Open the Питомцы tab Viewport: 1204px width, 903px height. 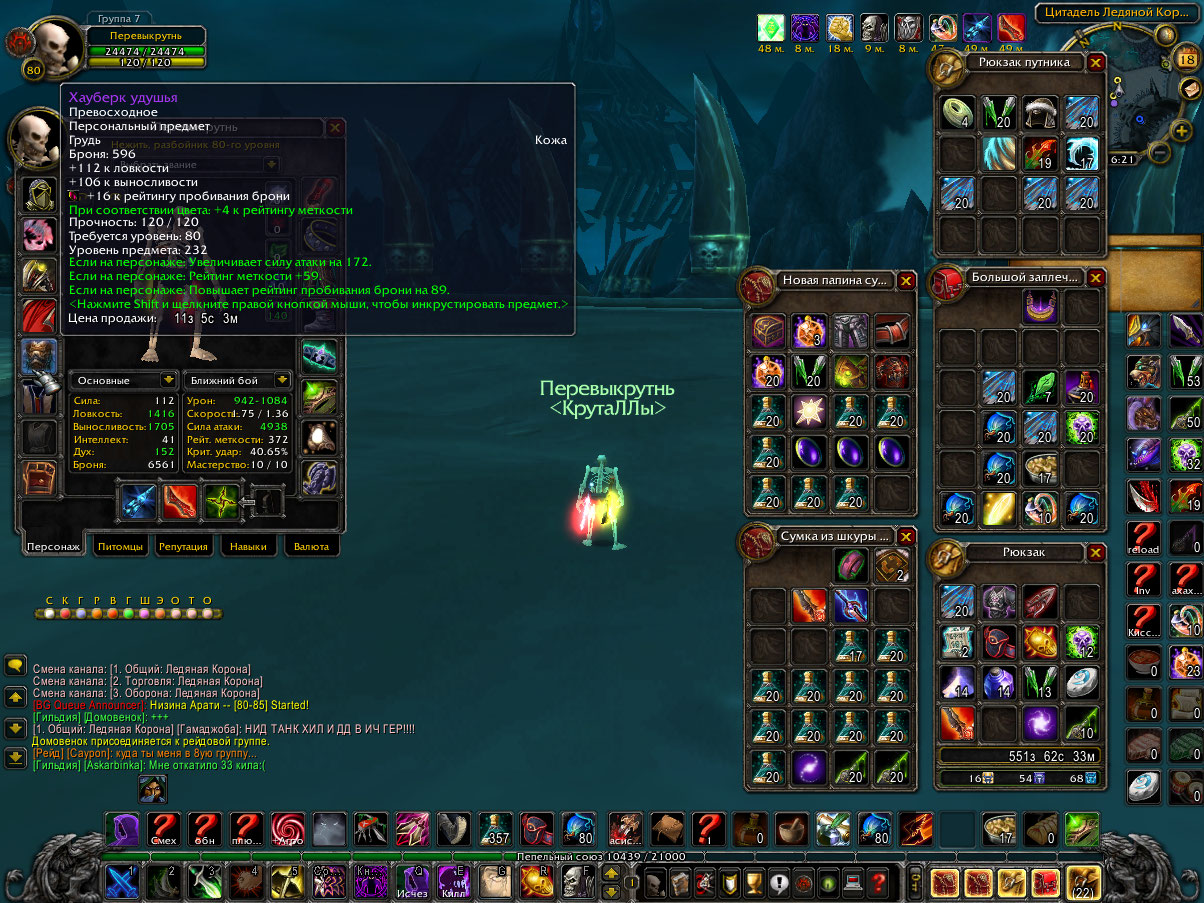[120, 547]
